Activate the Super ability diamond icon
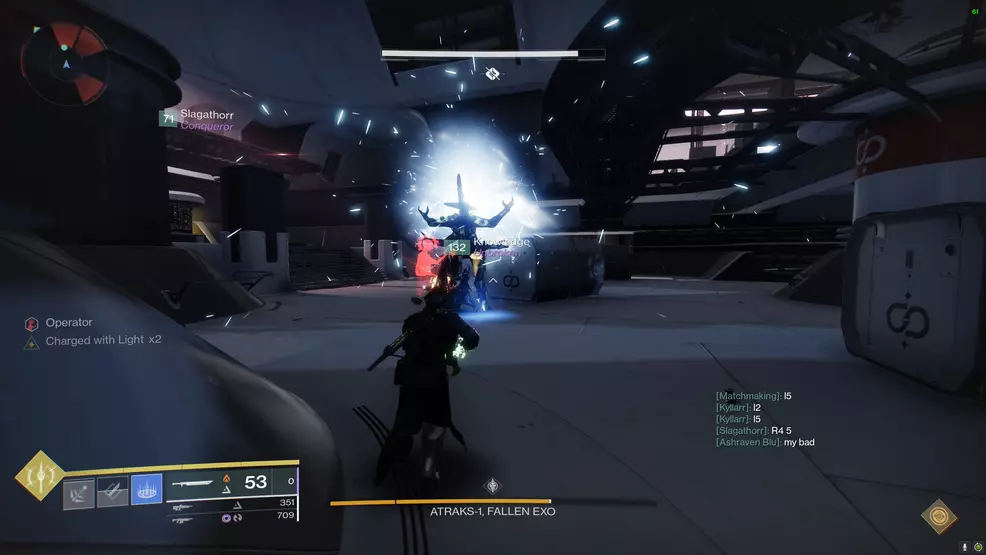Image resolution: width=986 pixels, height=555 pixels. [40, 476]
